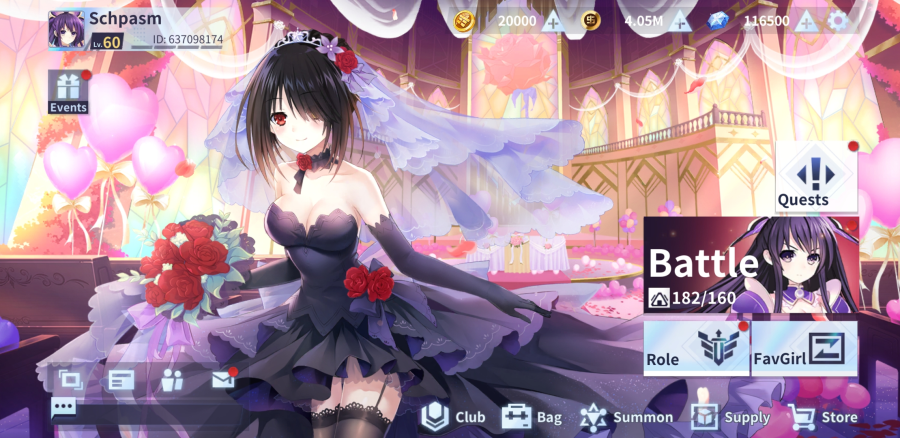Open the friends icon with two figures

[x=172, y=379]
